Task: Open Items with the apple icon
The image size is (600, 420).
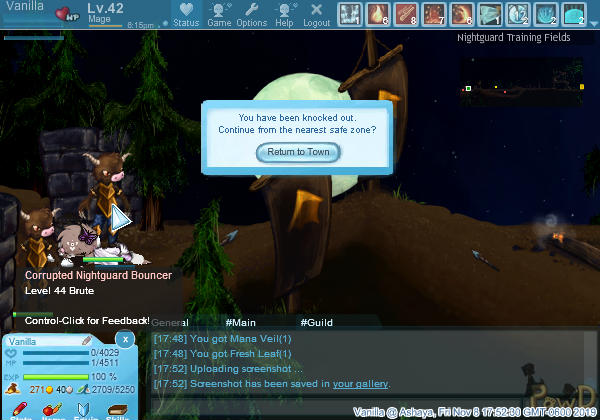Action: pyautogui.click(x=50, y=410)
